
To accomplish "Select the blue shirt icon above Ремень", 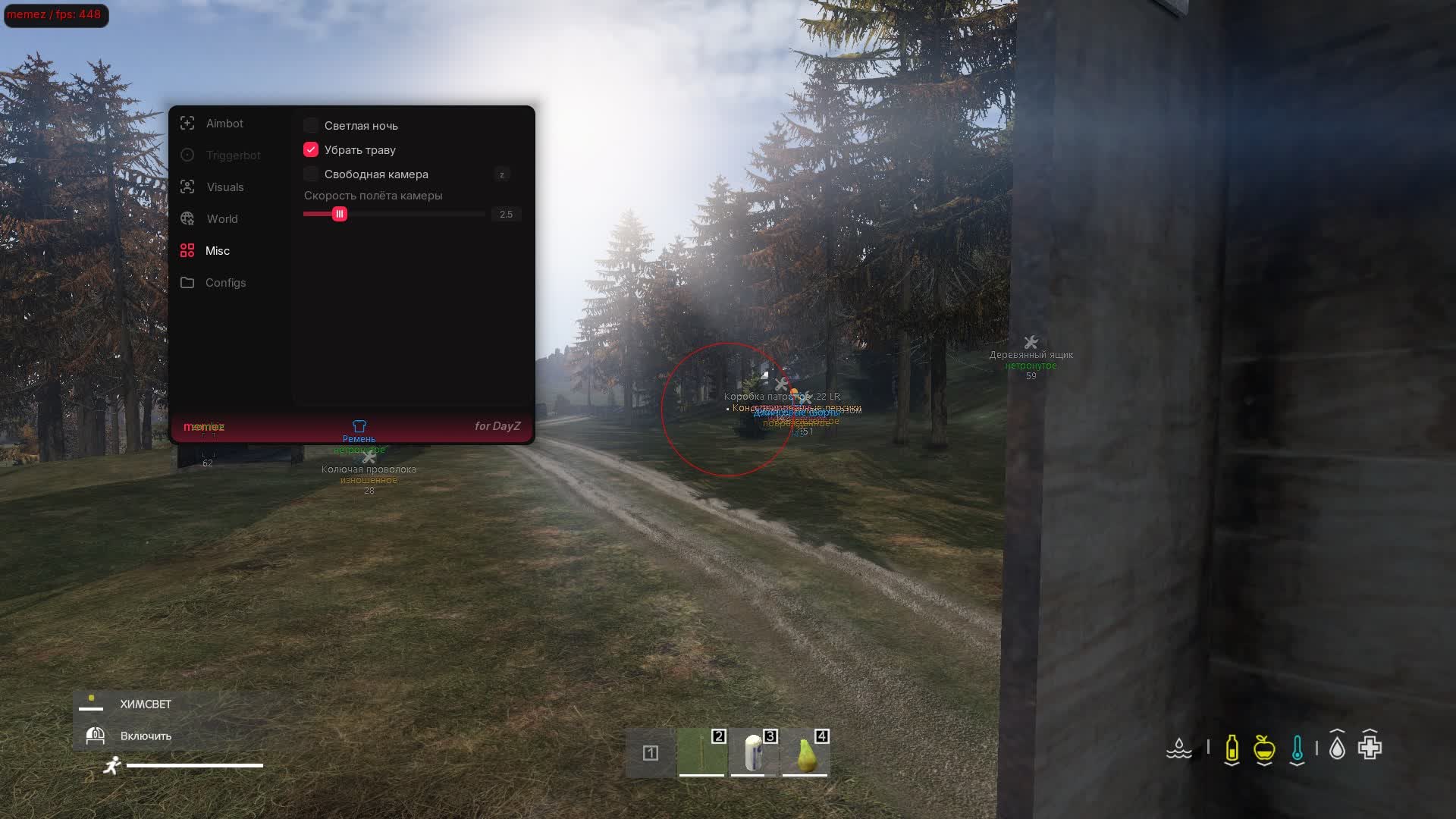I will coord(359,426).
